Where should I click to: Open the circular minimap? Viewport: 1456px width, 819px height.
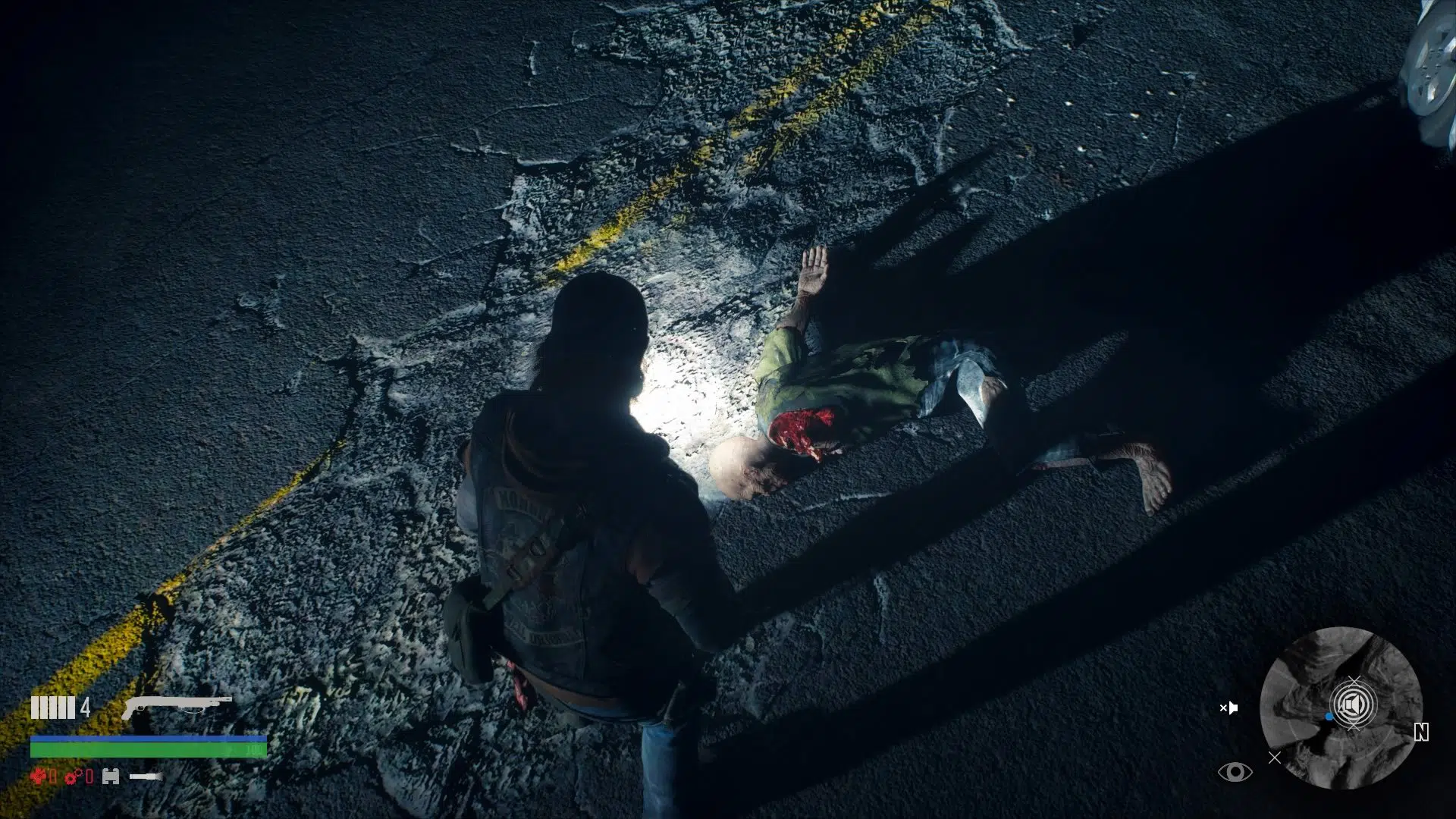pos(1340,708)
